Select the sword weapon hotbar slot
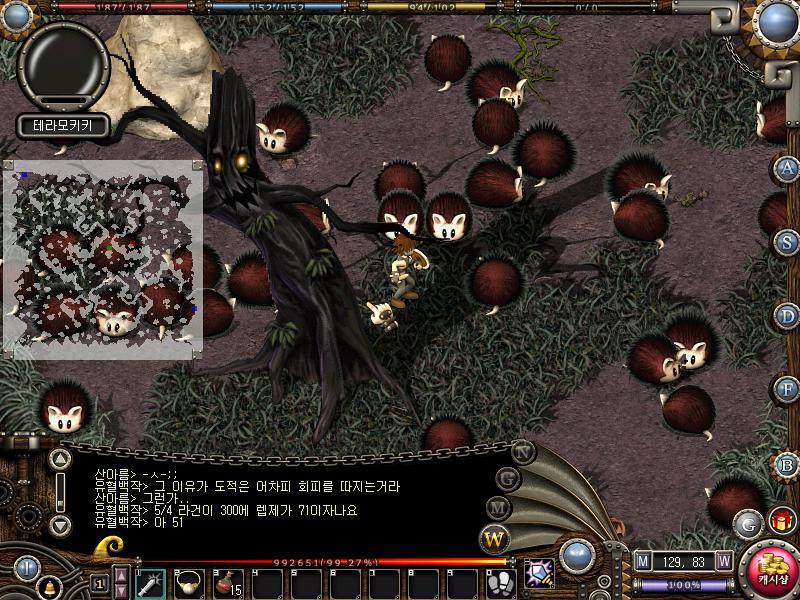The image size is (800, 600). (150, 582)
